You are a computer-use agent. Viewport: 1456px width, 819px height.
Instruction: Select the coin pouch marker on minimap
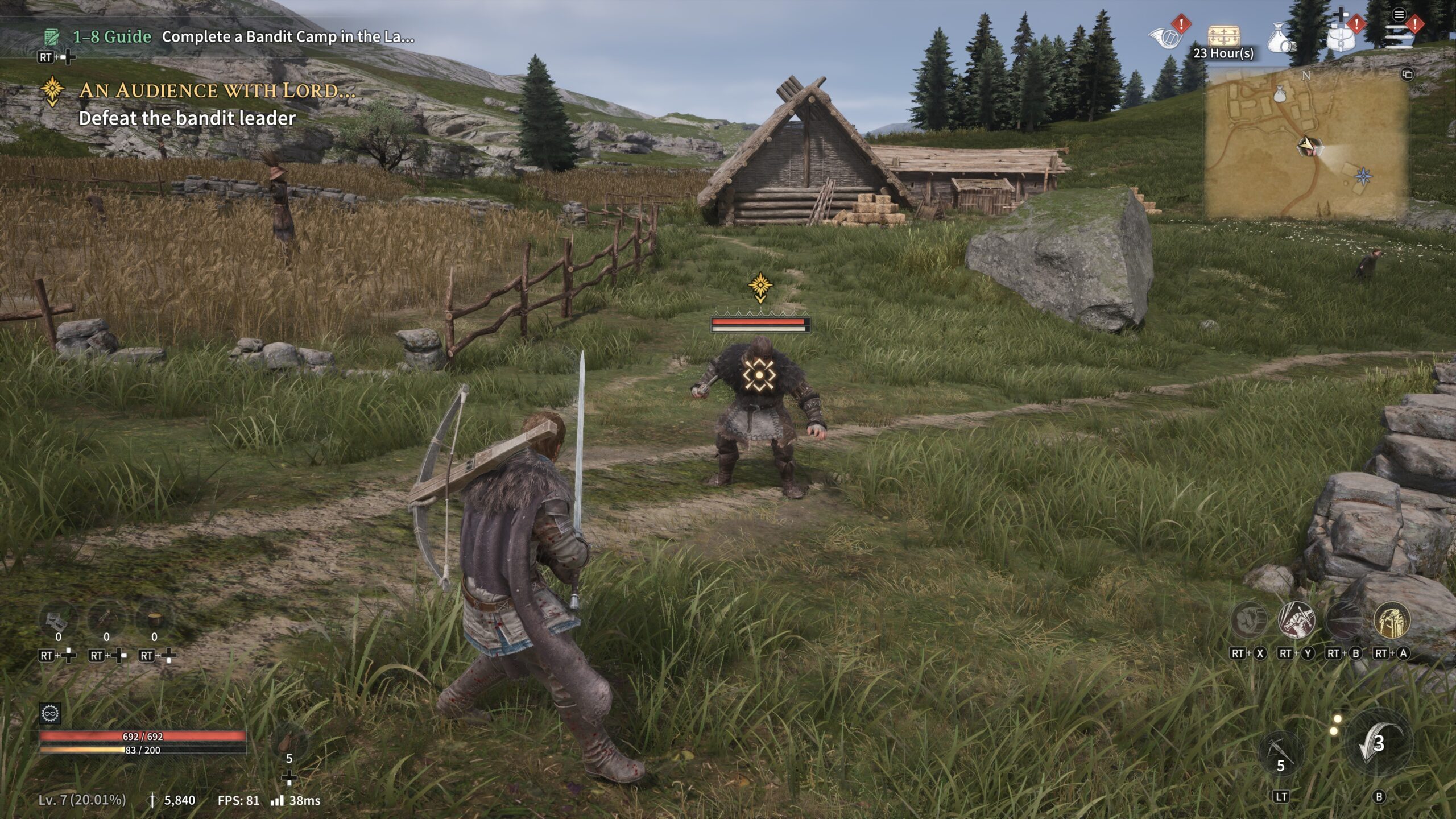click(x=1280, y=94)
